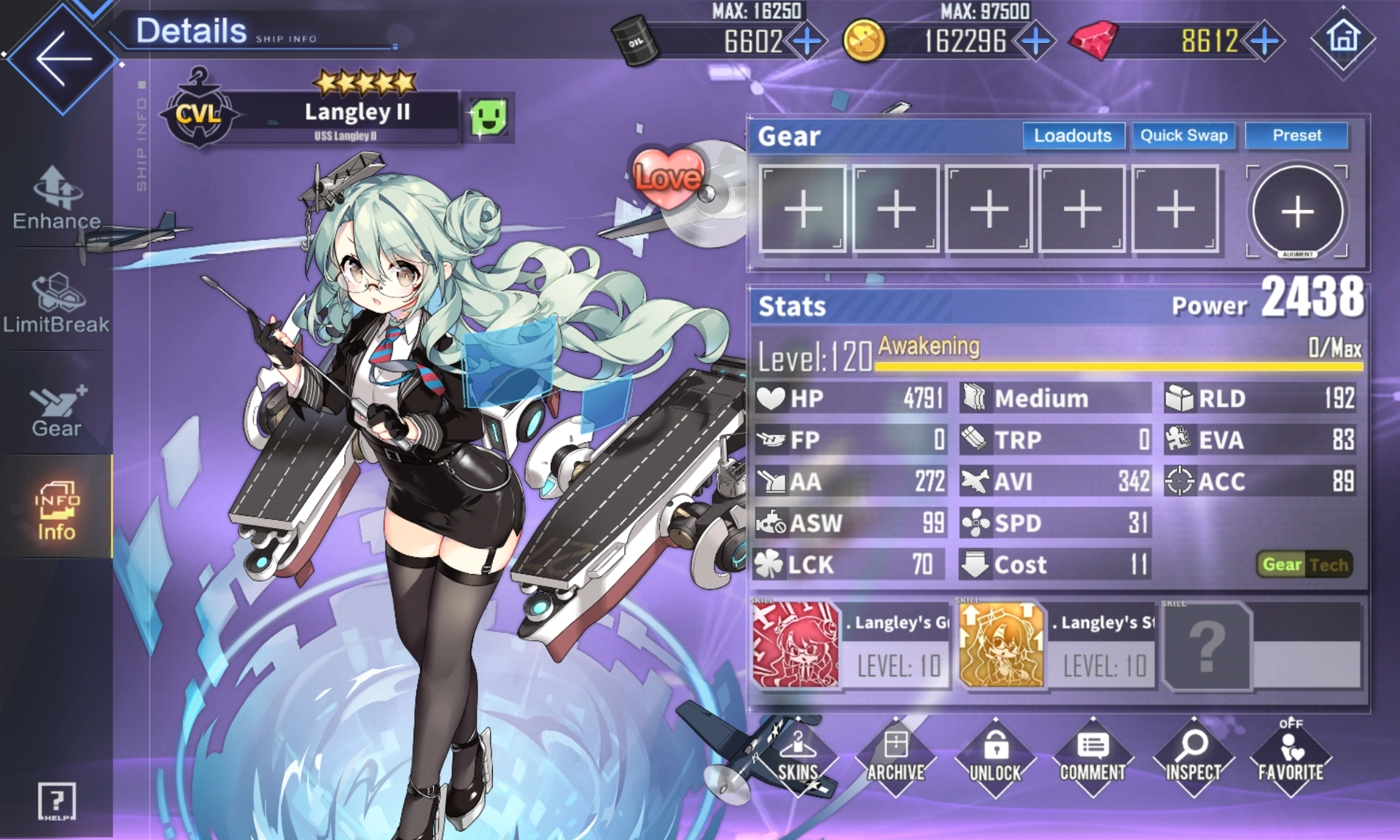Open the Enhance tab

coord(56,198)
